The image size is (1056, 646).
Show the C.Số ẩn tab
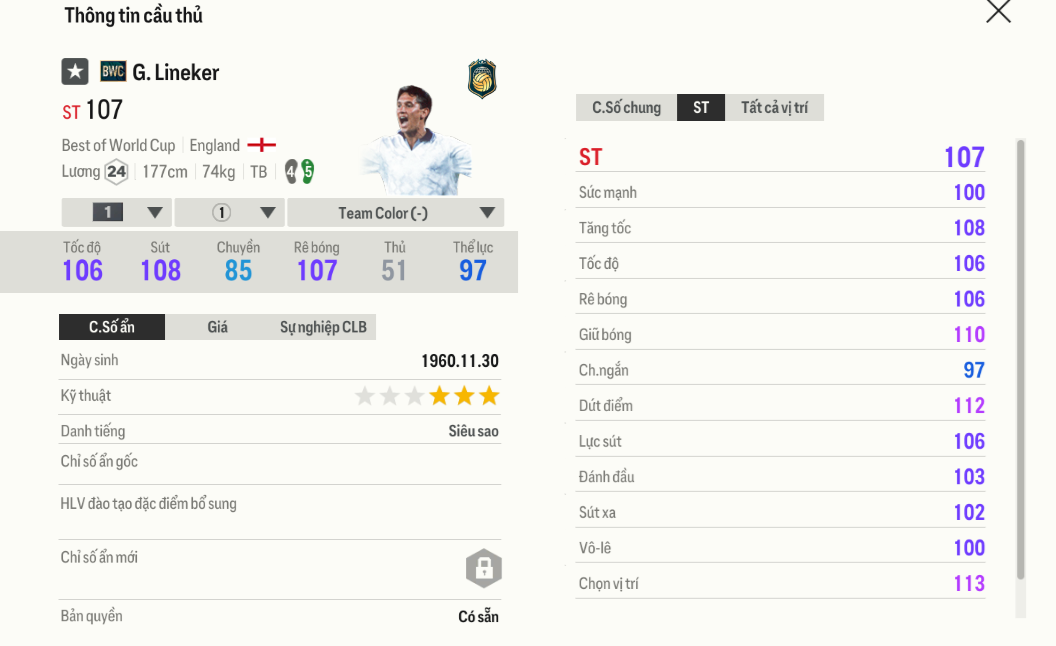tap(112, 327)
